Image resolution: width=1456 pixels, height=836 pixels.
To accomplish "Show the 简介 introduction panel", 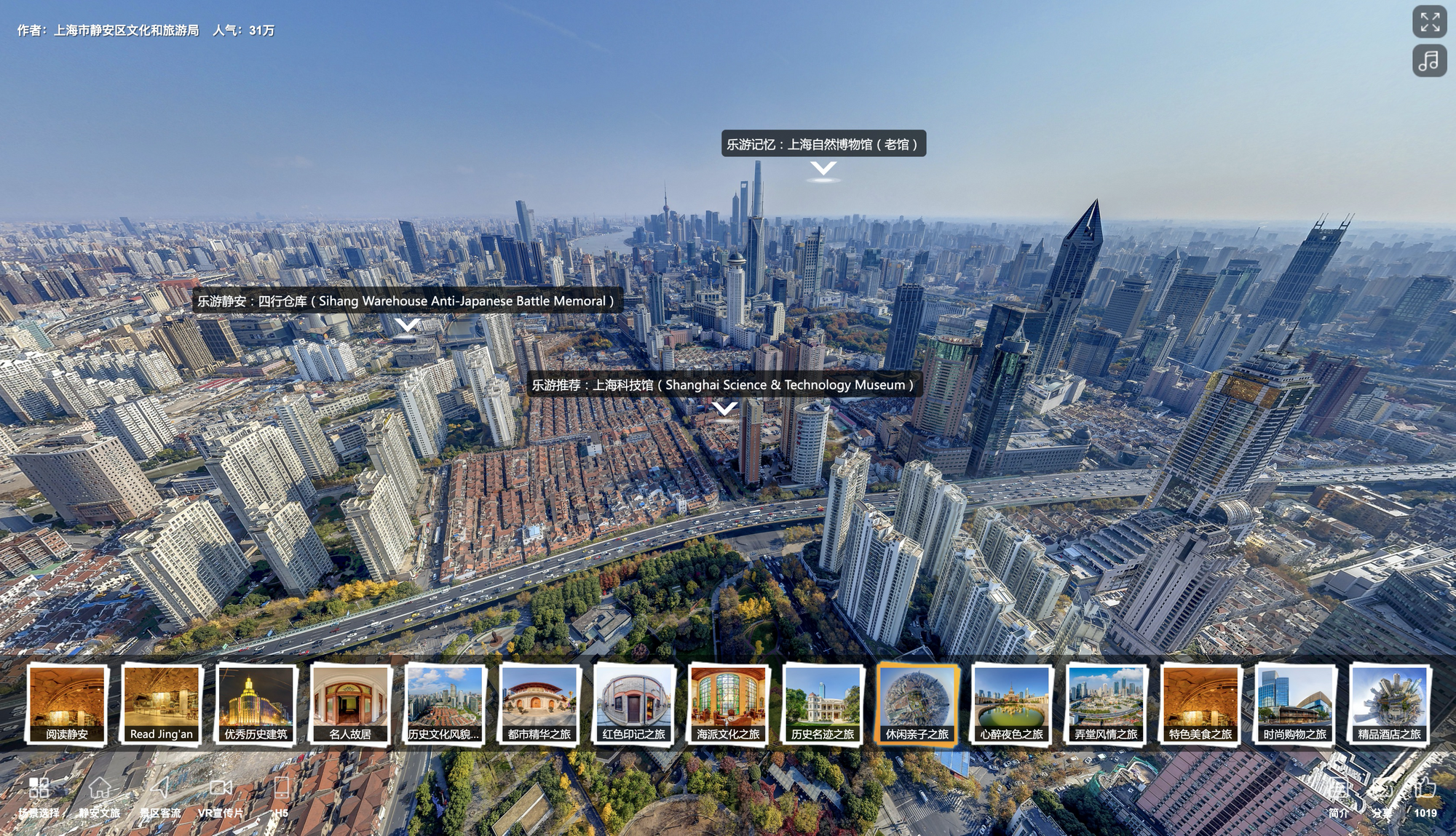I will pyautogui.click(x=1338, y=796).
